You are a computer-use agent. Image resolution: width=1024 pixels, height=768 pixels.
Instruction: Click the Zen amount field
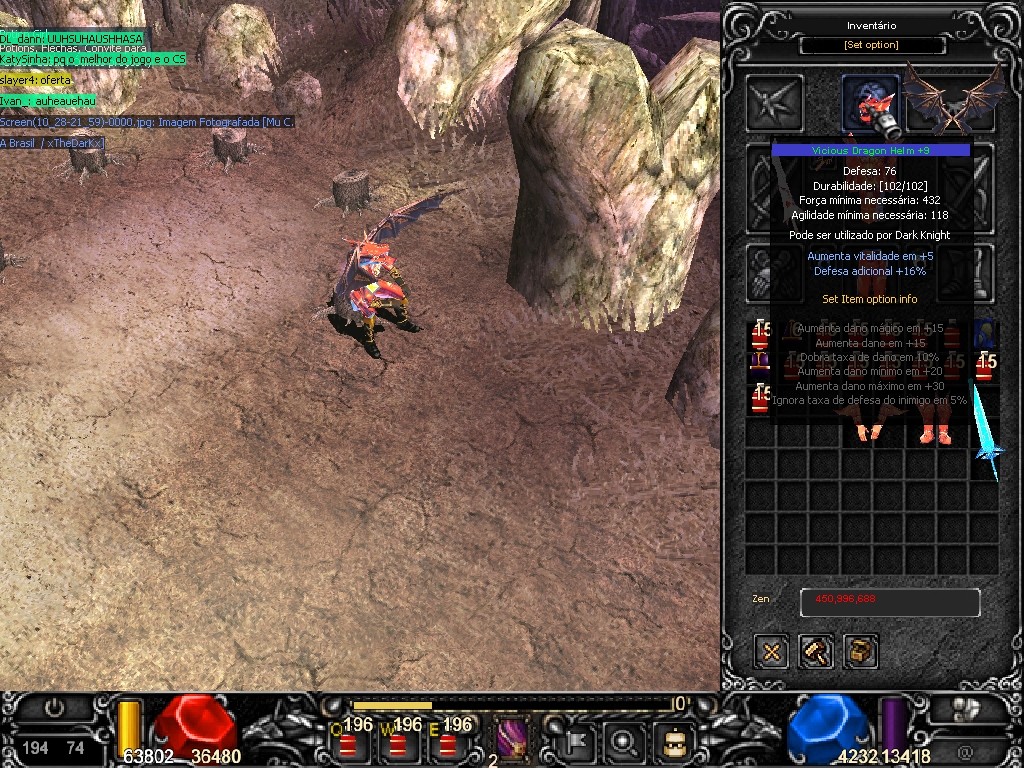(x=889, y=600)
